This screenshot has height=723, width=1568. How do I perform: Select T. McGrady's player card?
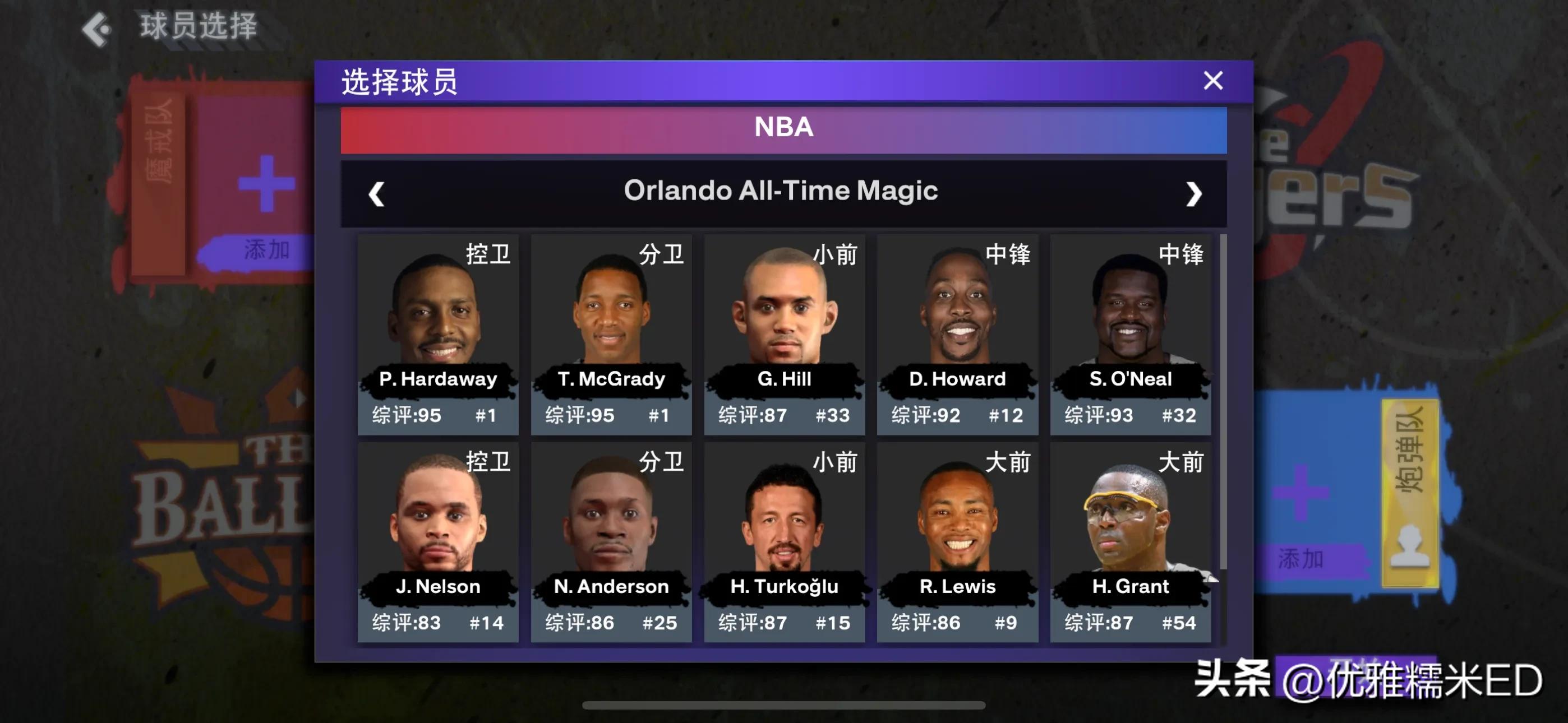pos(611,335)
